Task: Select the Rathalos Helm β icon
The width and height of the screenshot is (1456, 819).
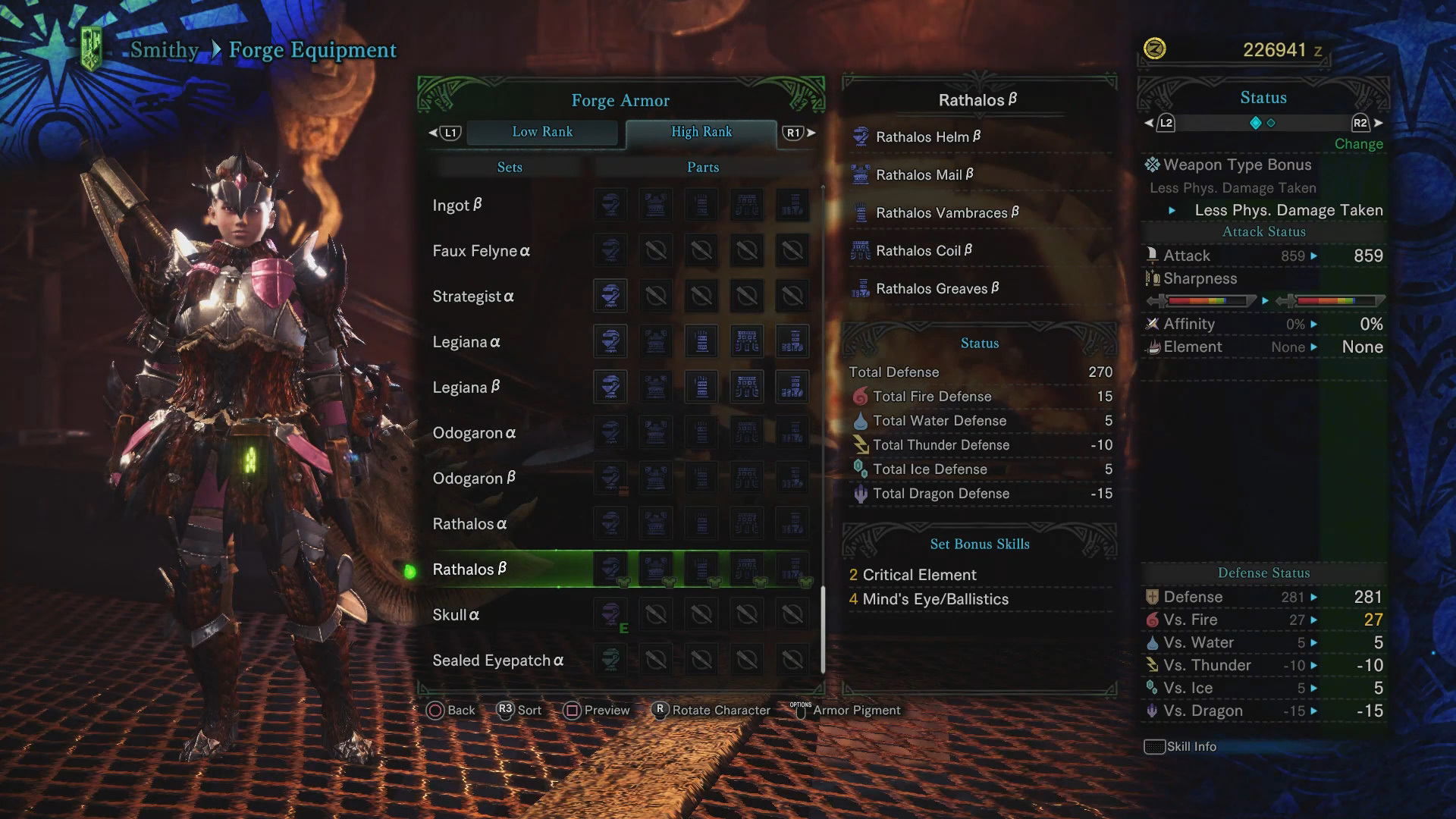Action: (x=861, y=136)
